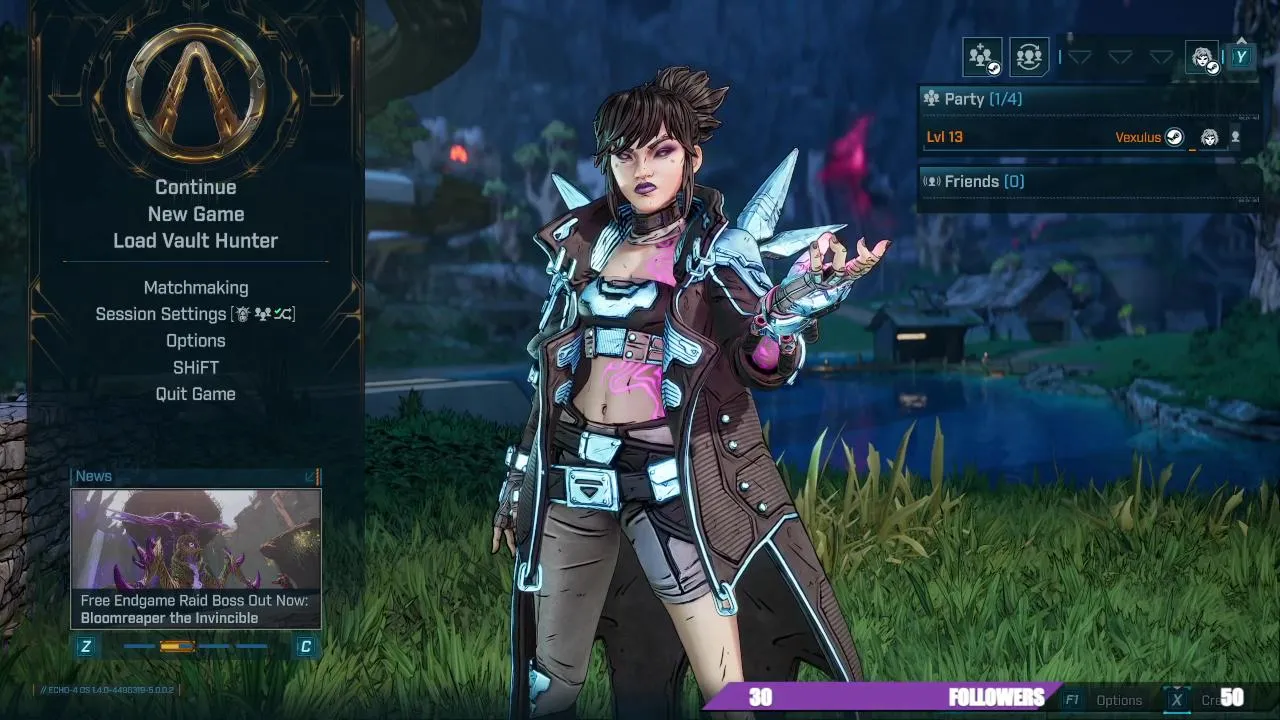
Task: Click the invite players icon with plus sign
Action: point(982,57)
